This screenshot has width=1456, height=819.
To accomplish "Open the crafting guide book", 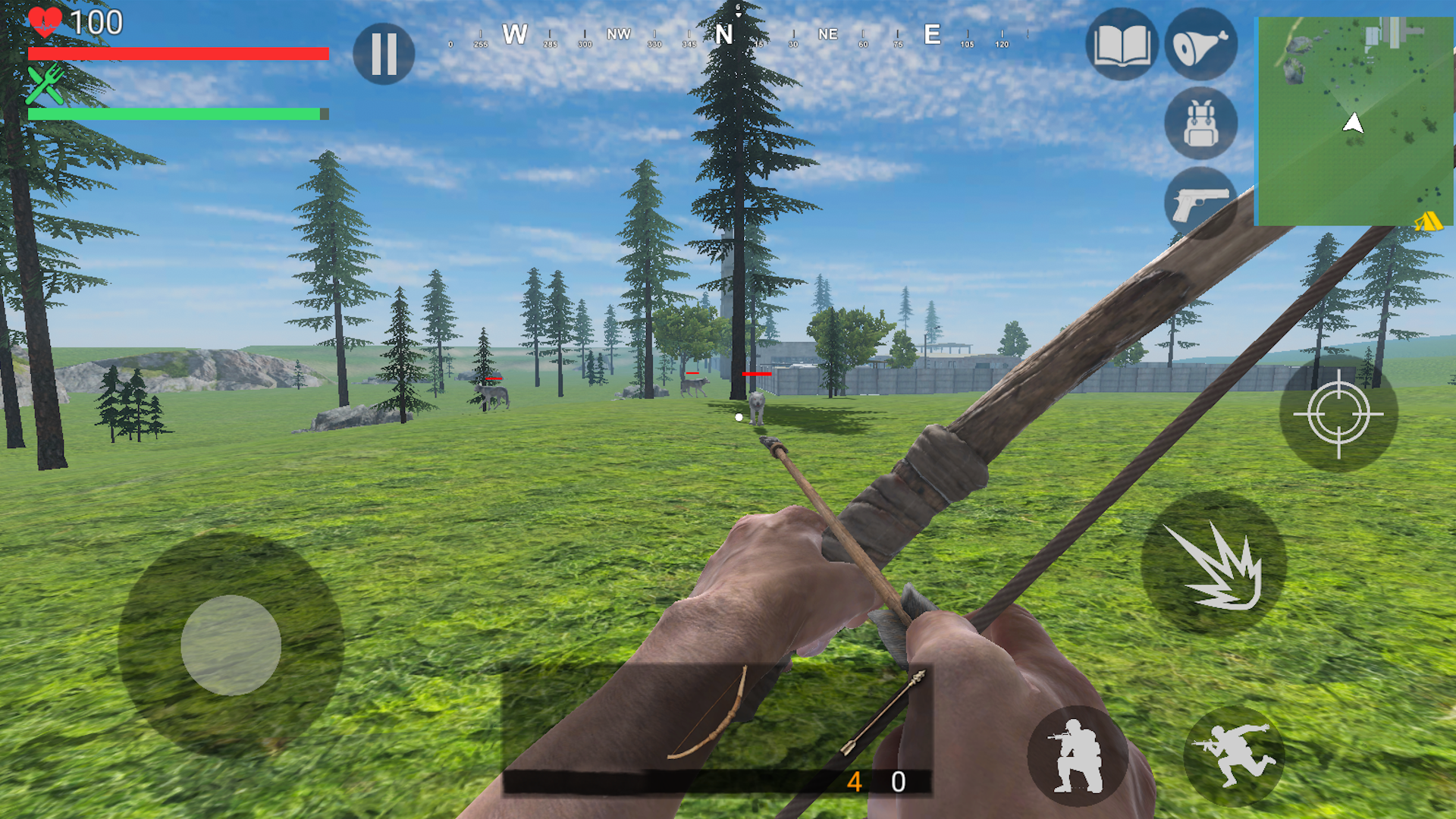I will [1122, 45].
